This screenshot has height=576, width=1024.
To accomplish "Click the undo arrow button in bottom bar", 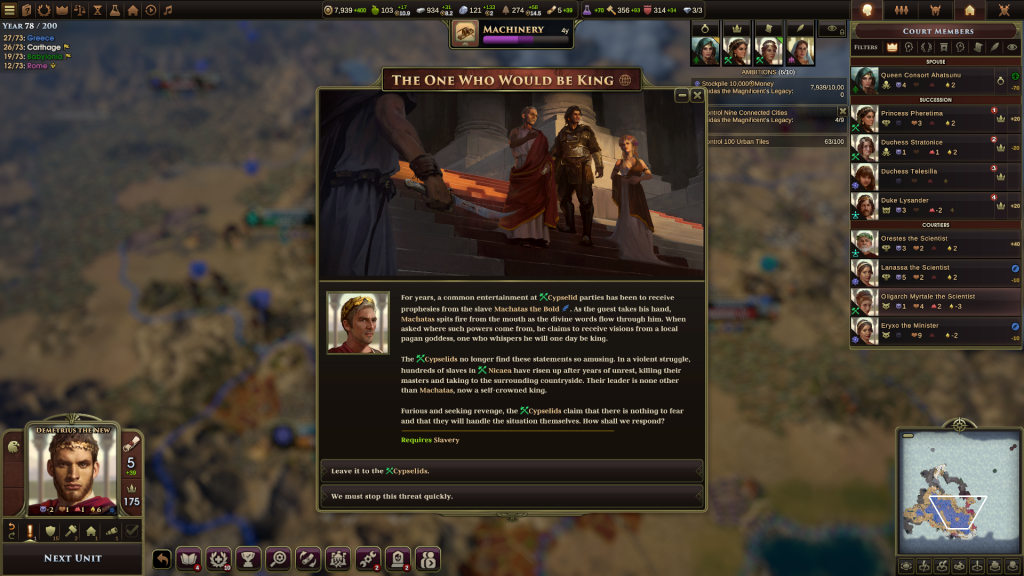I will [x=162, y=559].
